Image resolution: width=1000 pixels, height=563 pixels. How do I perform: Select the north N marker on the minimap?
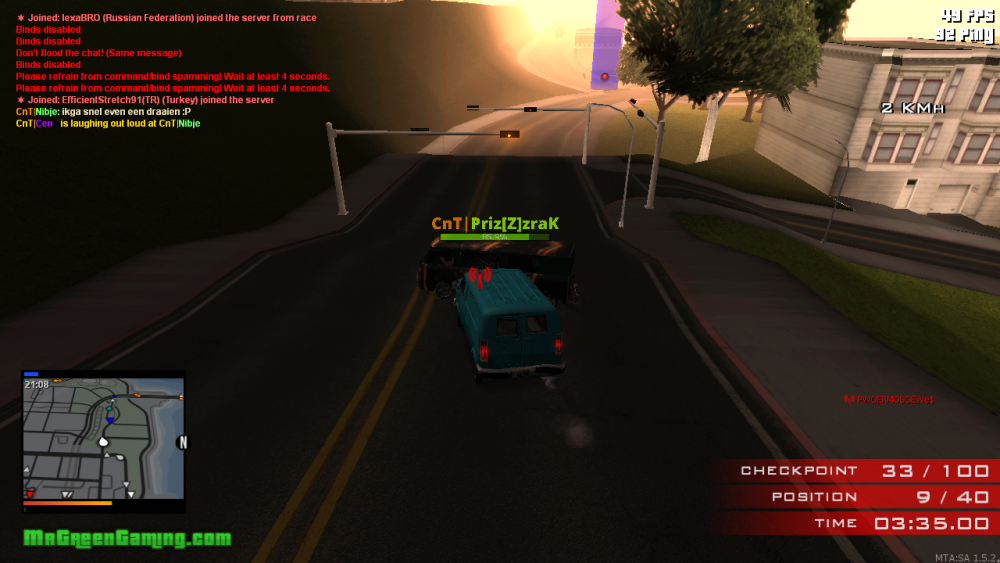tap(182, 442)
